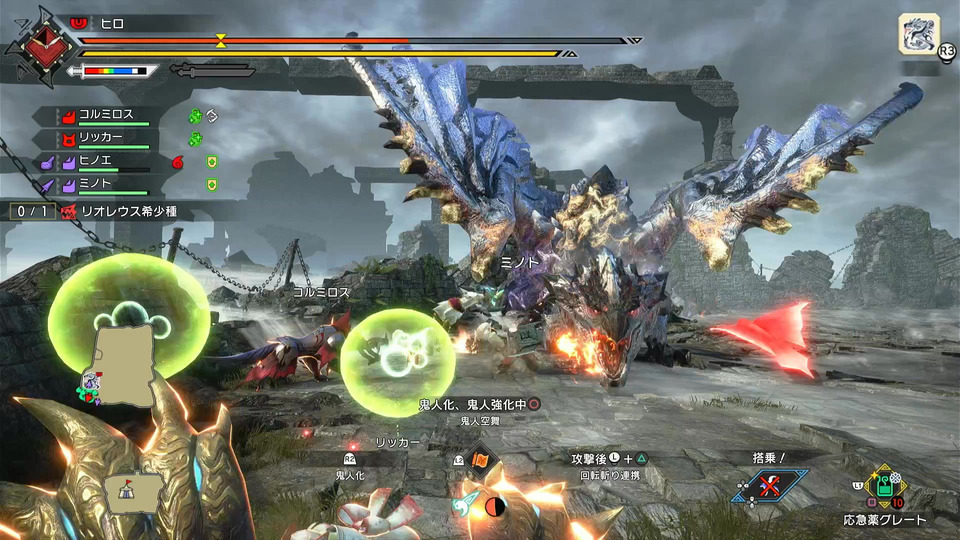Click the リオレウス希少種 quest objective tracker
960x540 pixels.
tap(132, 212)
